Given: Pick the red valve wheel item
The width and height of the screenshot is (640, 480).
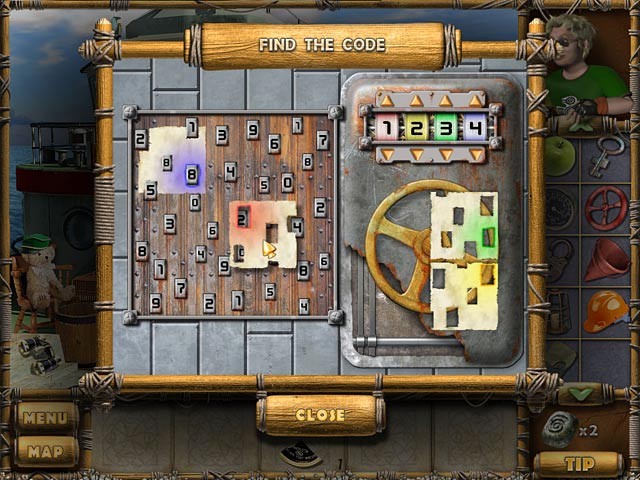Looking at the screenshot, I should coord(606,208).
